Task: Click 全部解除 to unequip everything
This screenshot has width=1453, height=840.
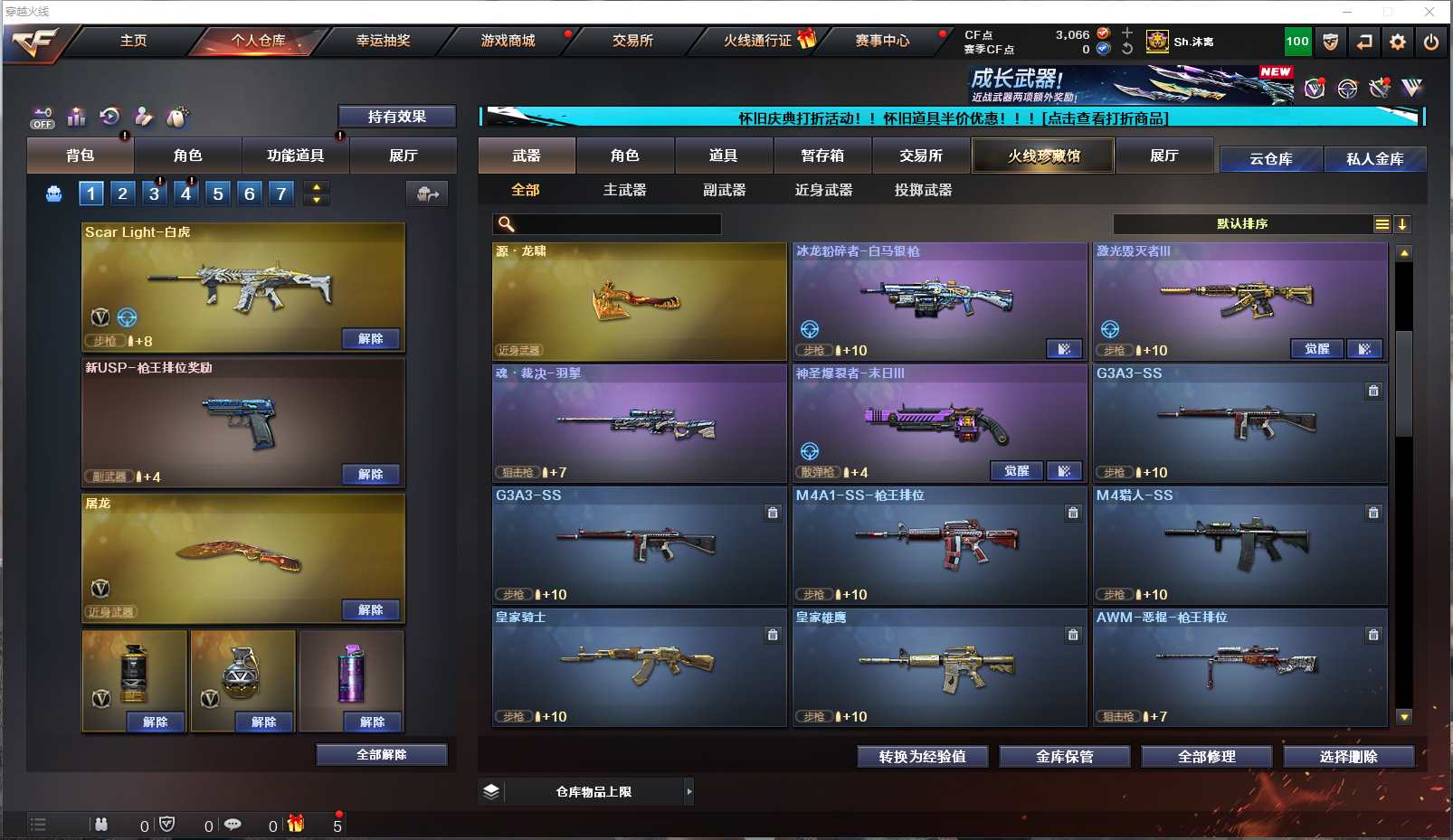Action: [x=381, y=755]
